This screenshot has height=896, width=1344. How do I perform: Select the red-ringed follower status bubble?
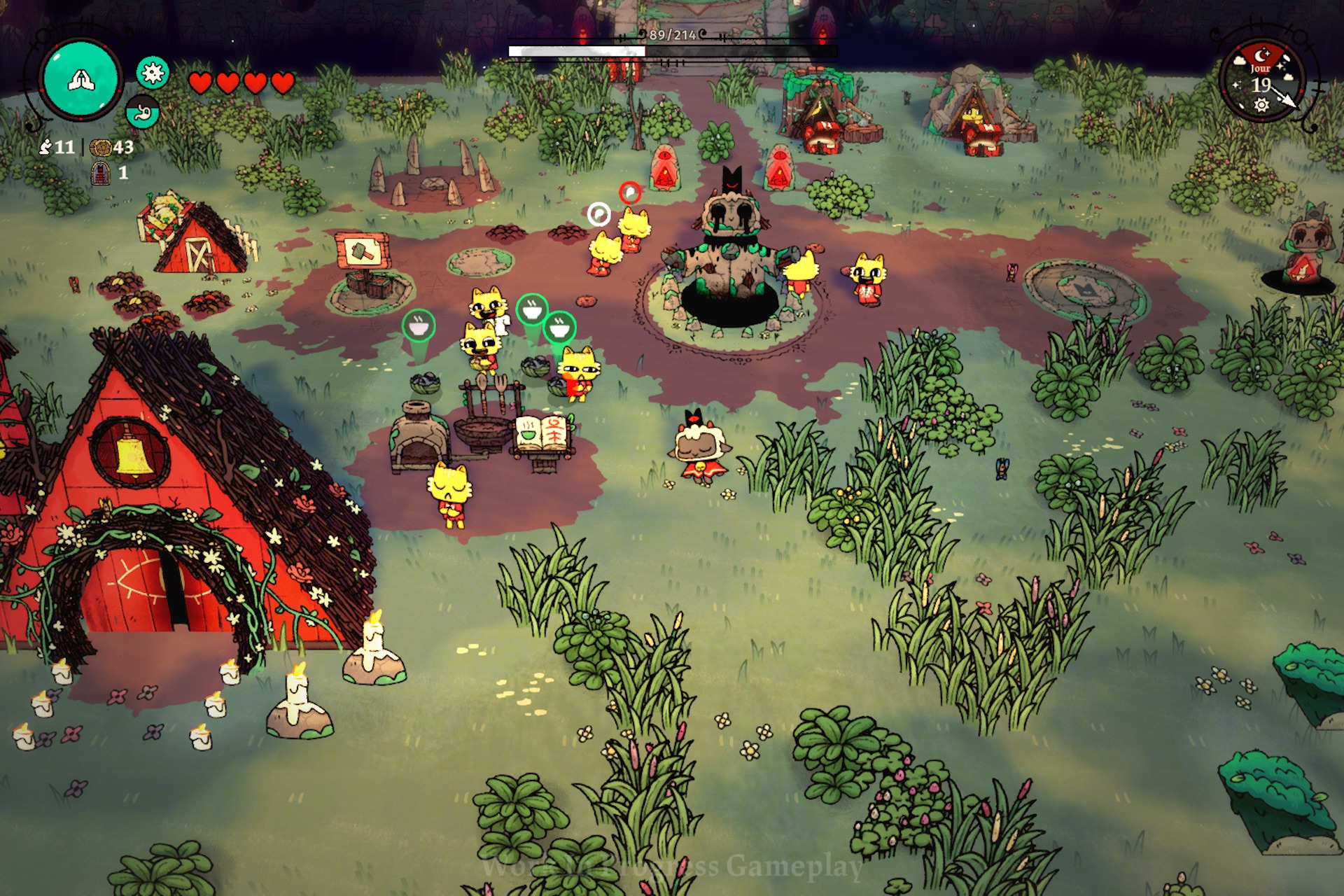630,192
